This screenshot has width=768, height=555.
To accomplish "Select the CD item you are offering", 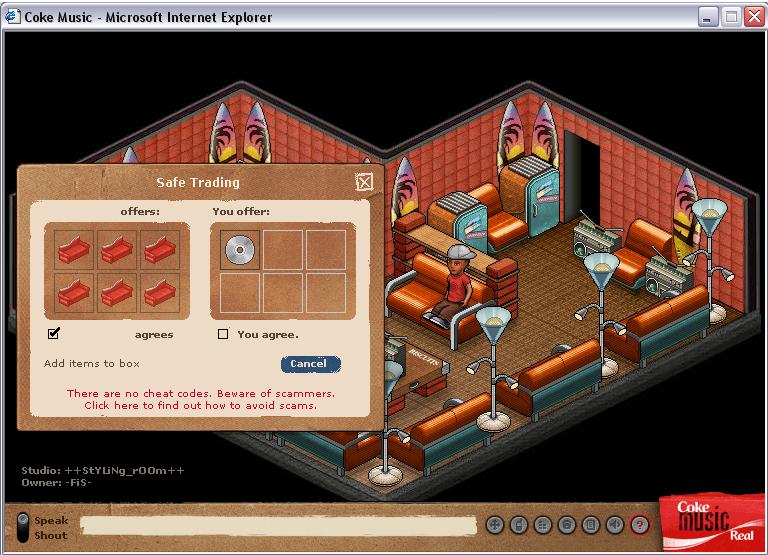I will pos(239,249).
